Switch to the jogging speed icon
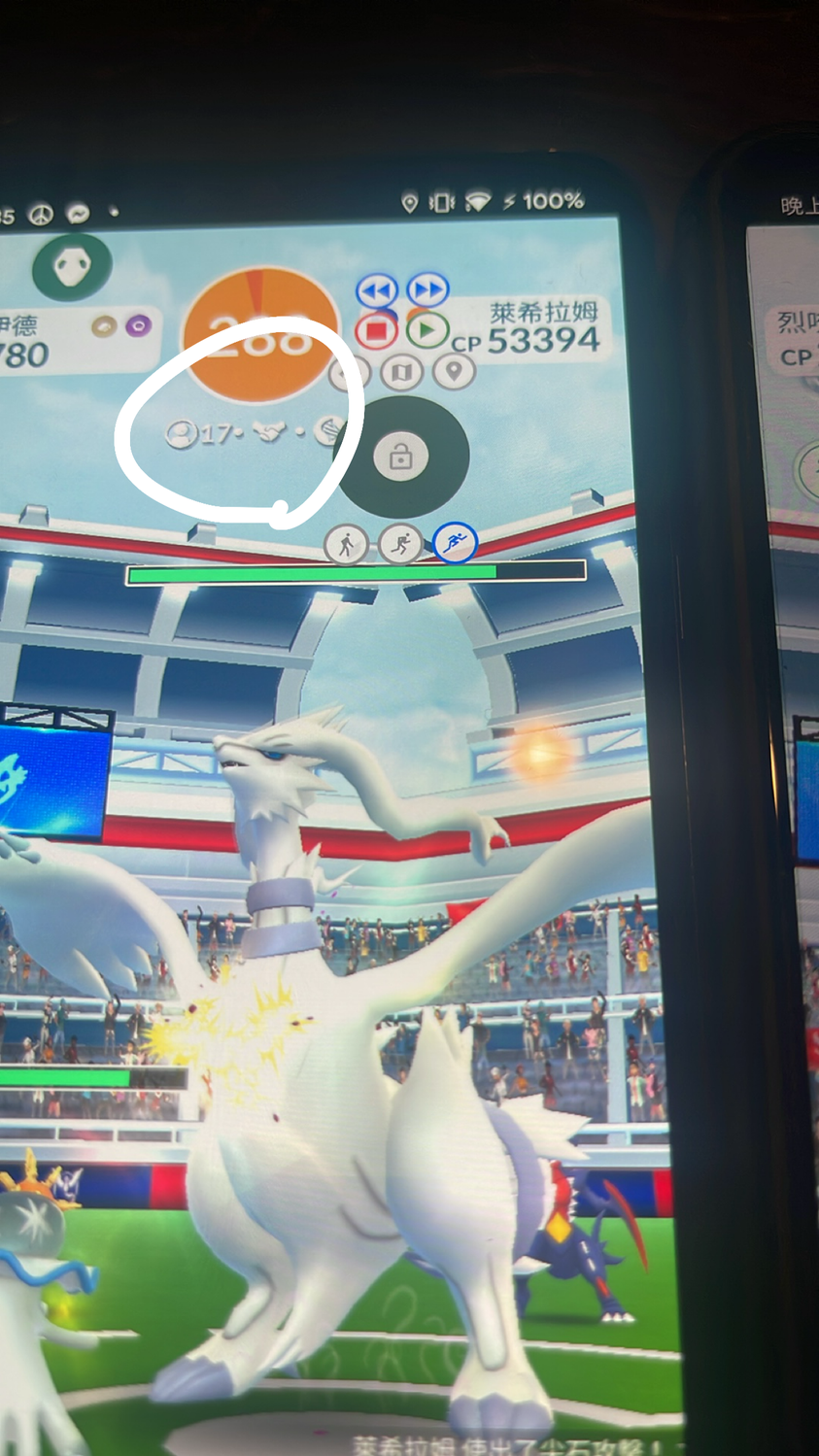Viewport: 819px width, 1456px height. 400,545
